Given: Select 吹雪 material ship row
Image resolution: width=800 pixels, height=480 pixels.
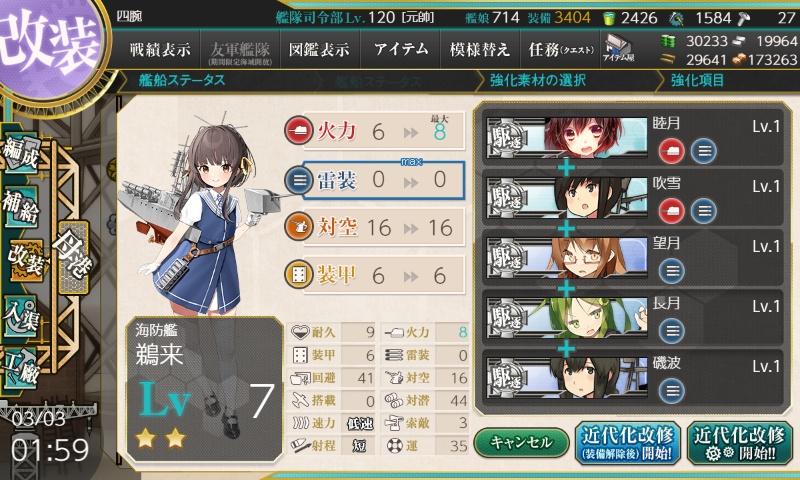Looking at the screenshot, I should [x=633, y=198].
